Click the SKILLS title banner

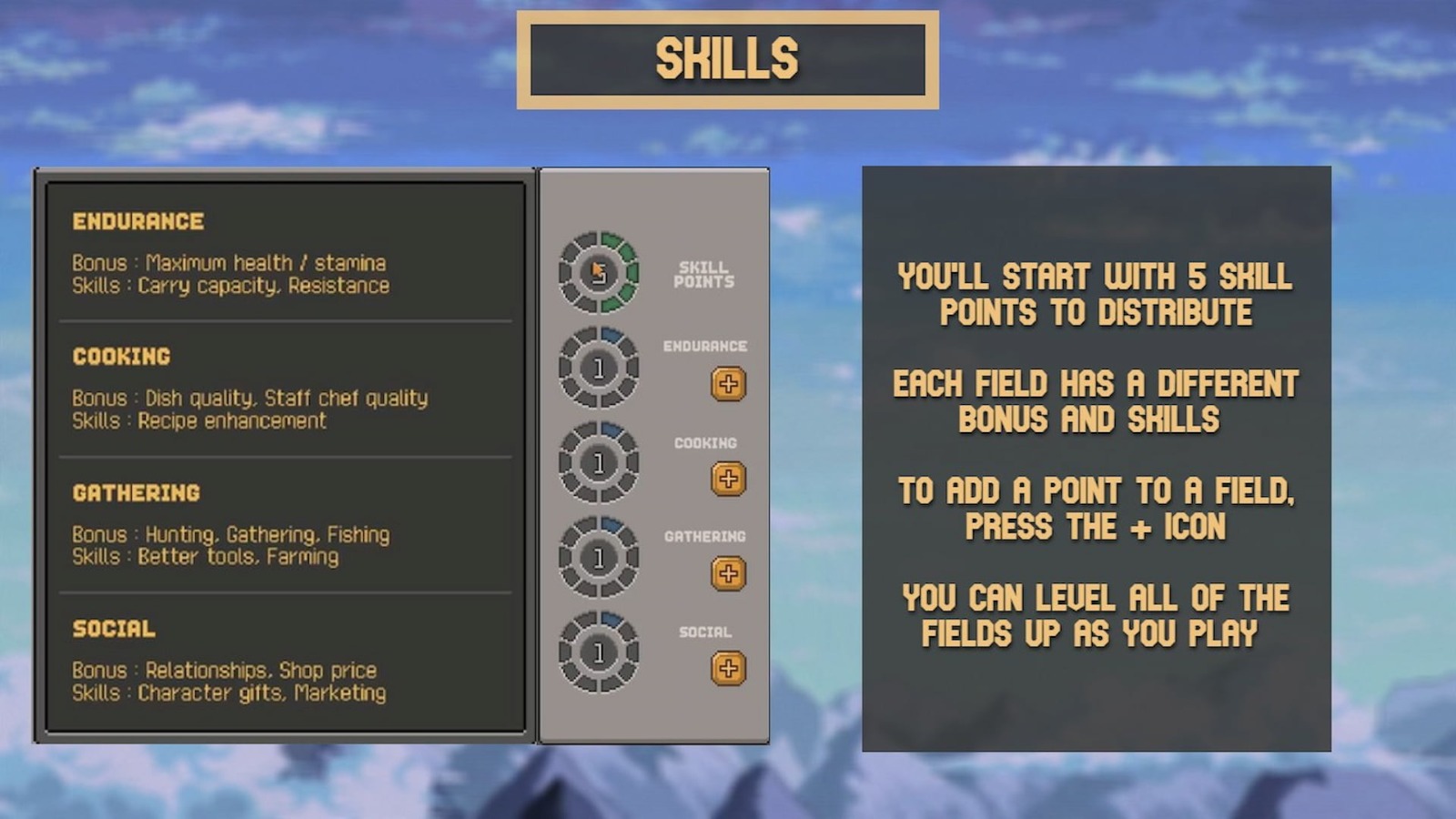(726, 58)
